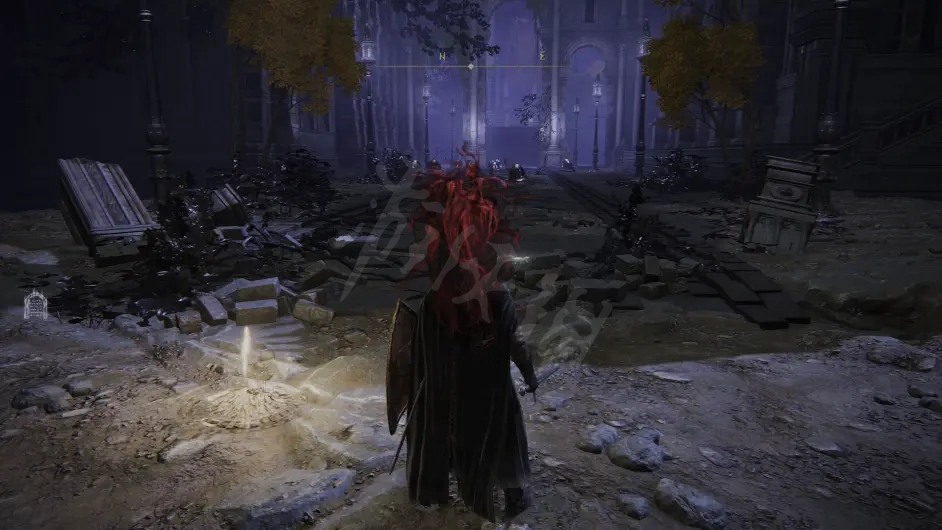Click the compass bar's center diamond marker
The height and width of the screenshot is (530, 942).
point(471,66)
